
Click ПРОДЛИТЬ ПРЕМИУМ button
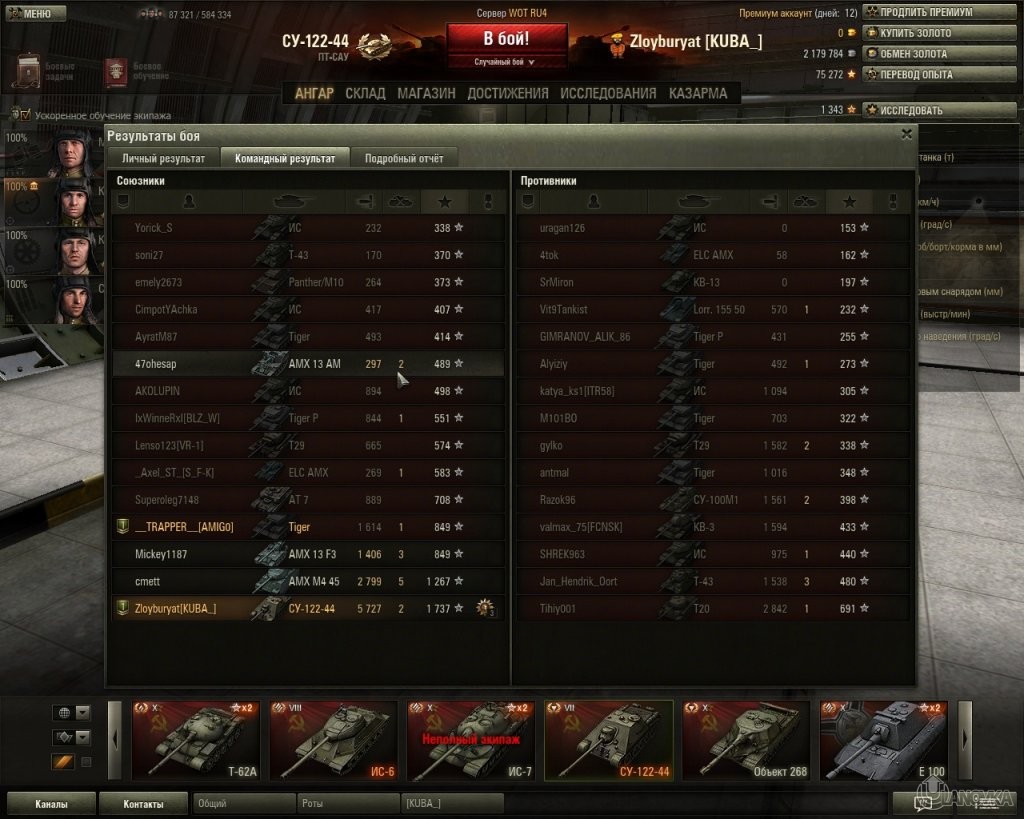(x=918, y=13)
